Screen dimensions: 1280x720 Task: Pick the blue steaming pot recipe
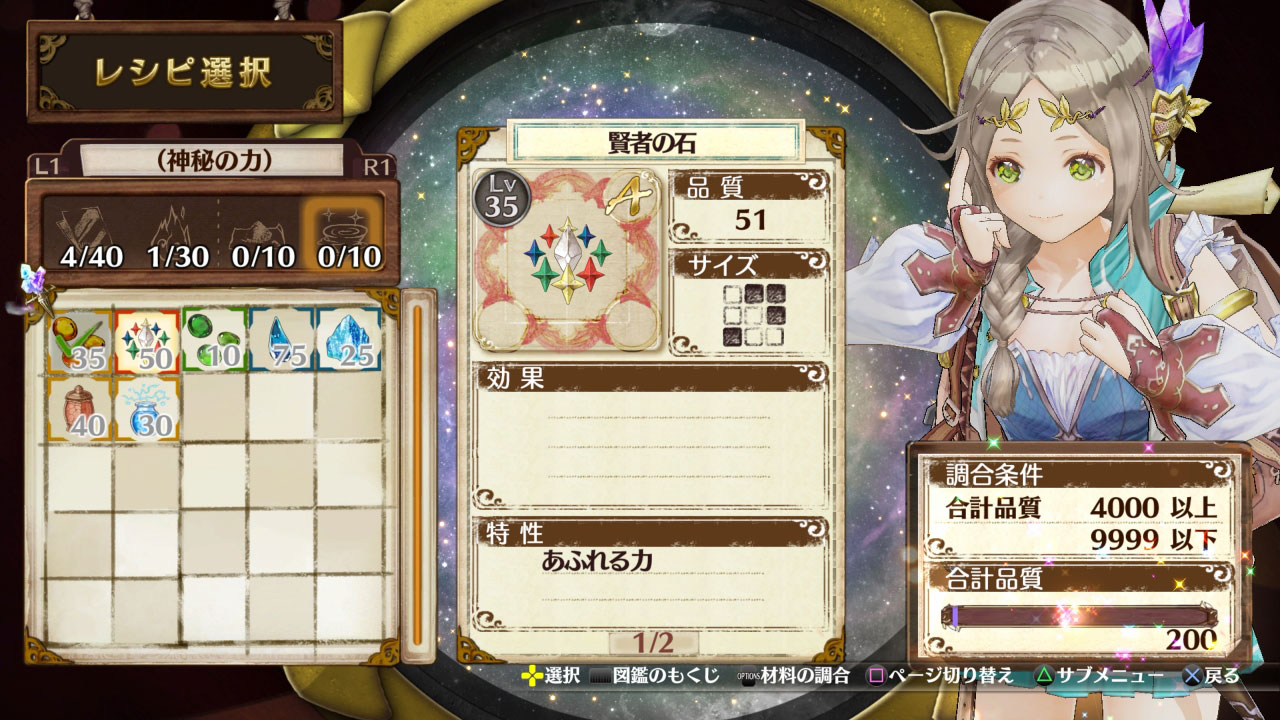147,408
